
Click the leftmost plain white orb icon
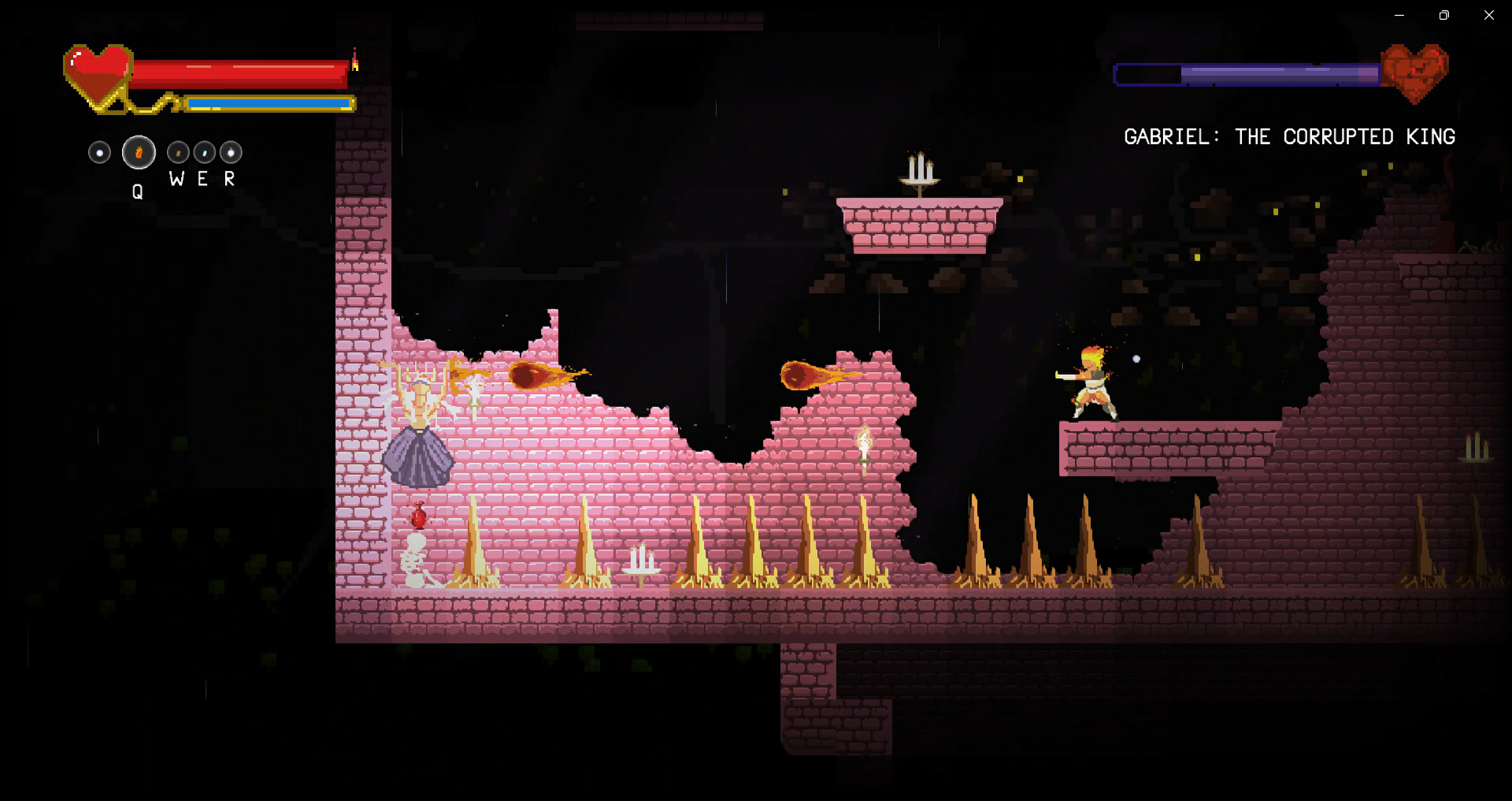[x=99, y=152]
